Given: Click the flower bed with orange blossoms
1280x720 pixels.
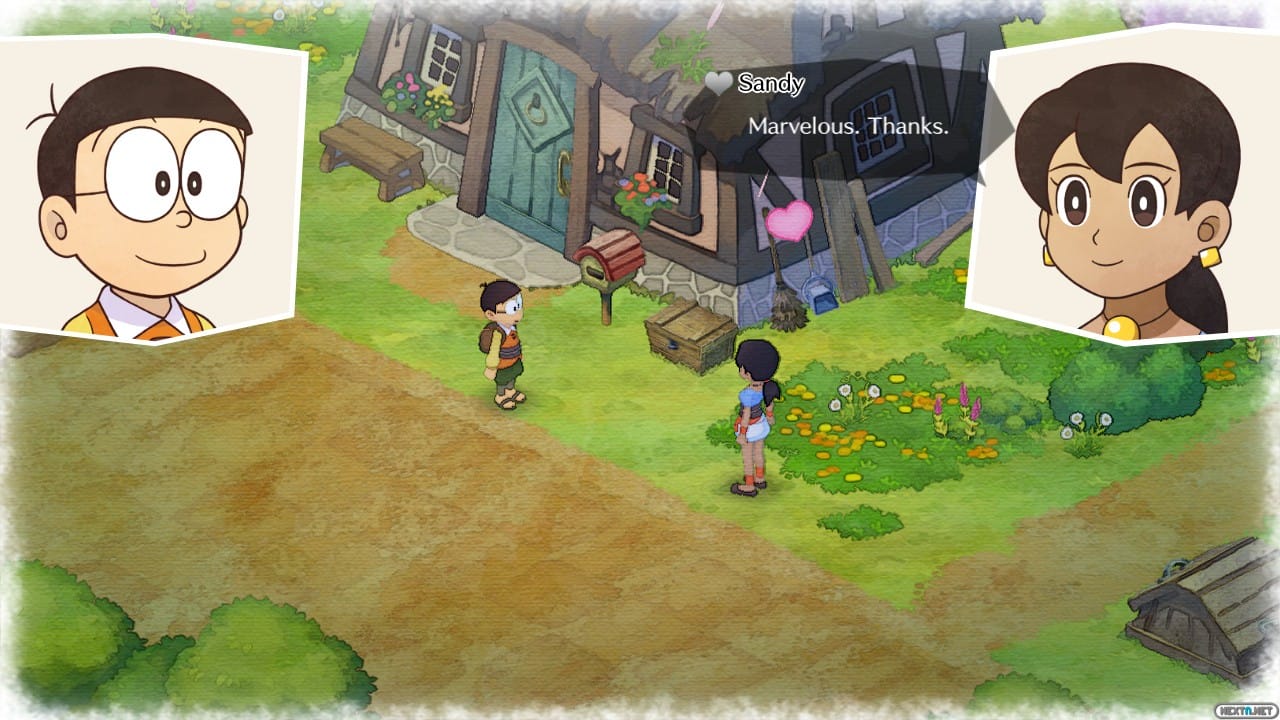Looking at the screenshot, I should pyautogui.click(x=840, y=440).
